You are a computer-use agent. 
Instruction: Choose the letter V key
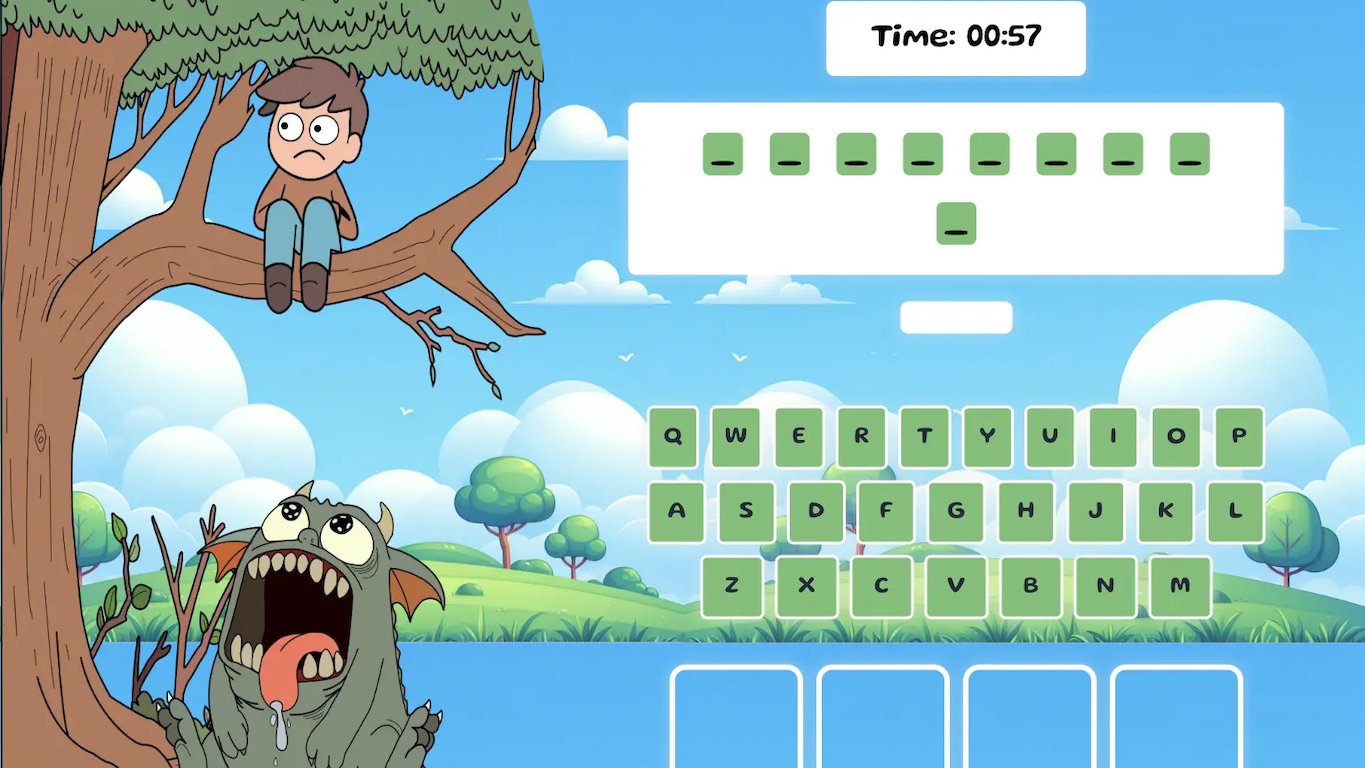point(955,587)
